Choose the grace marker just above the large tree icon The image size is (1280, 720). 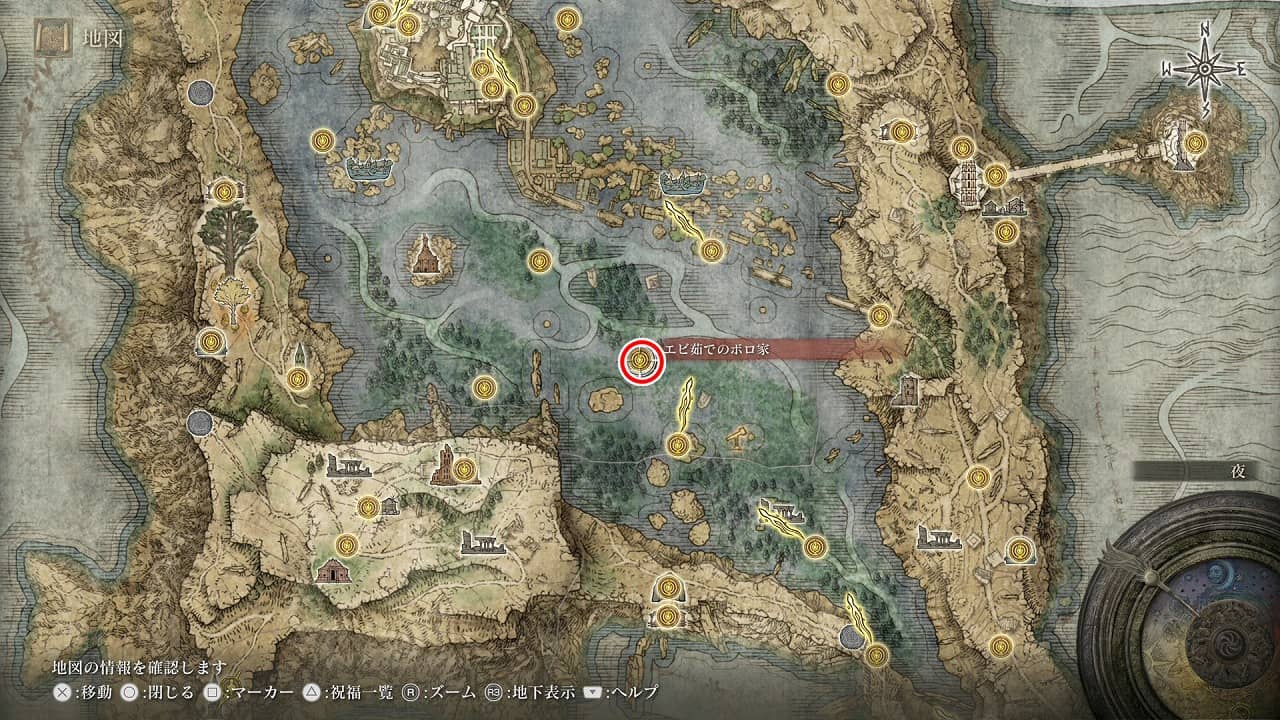point(225,191)
